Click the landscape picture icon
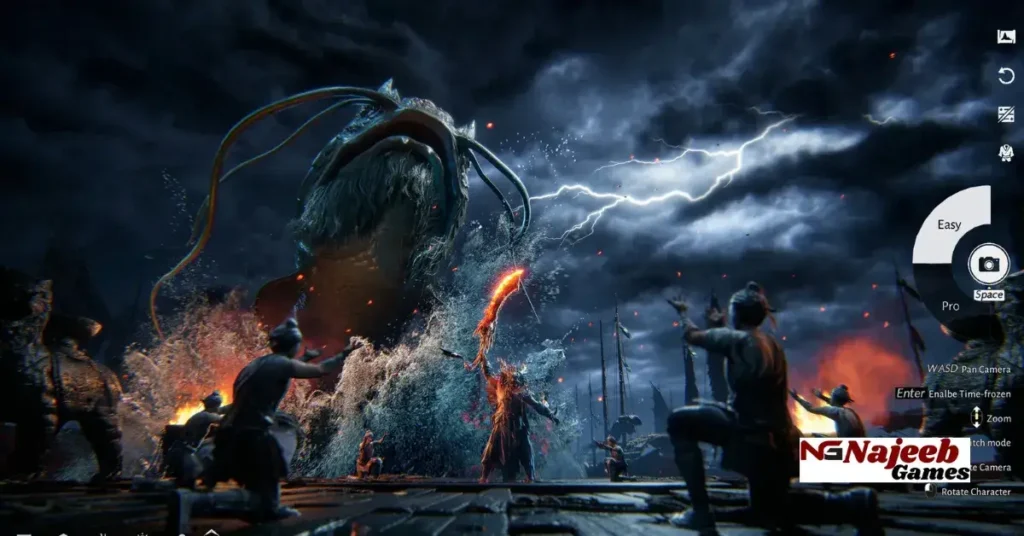 pos(1006,37)
